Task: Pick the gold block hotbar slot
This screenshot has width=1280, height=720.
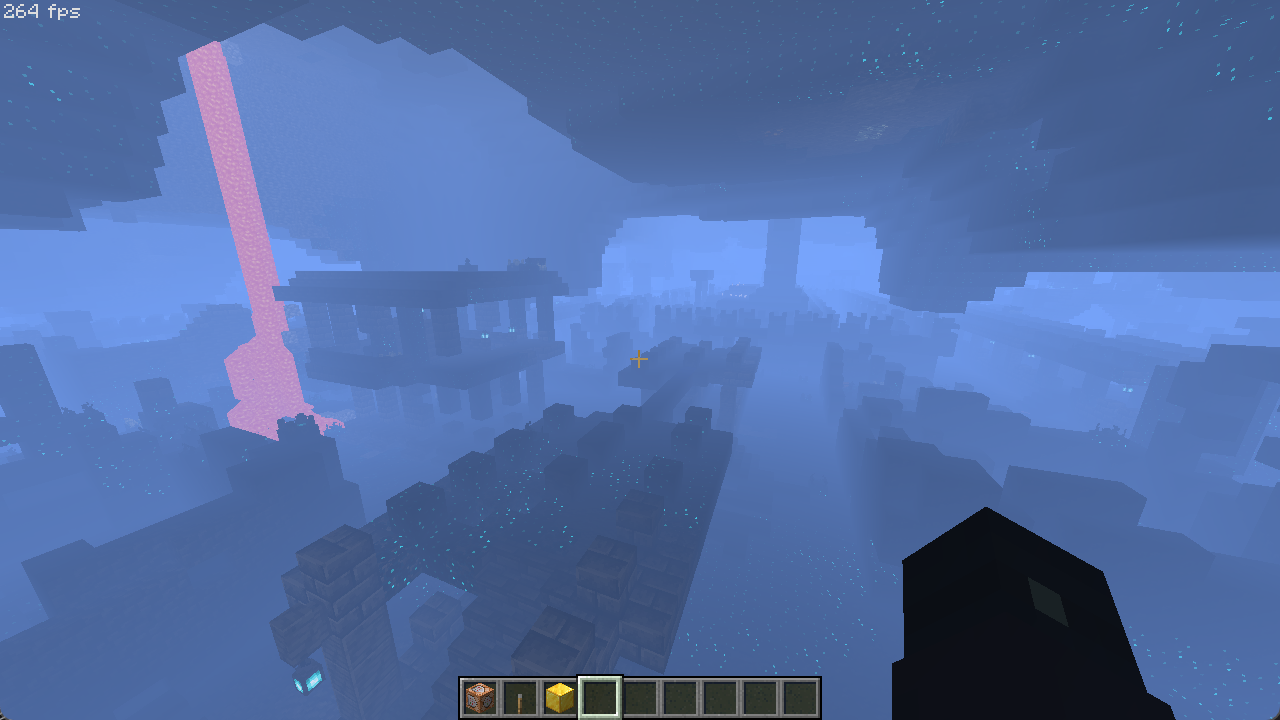Action: coord(560,697)
